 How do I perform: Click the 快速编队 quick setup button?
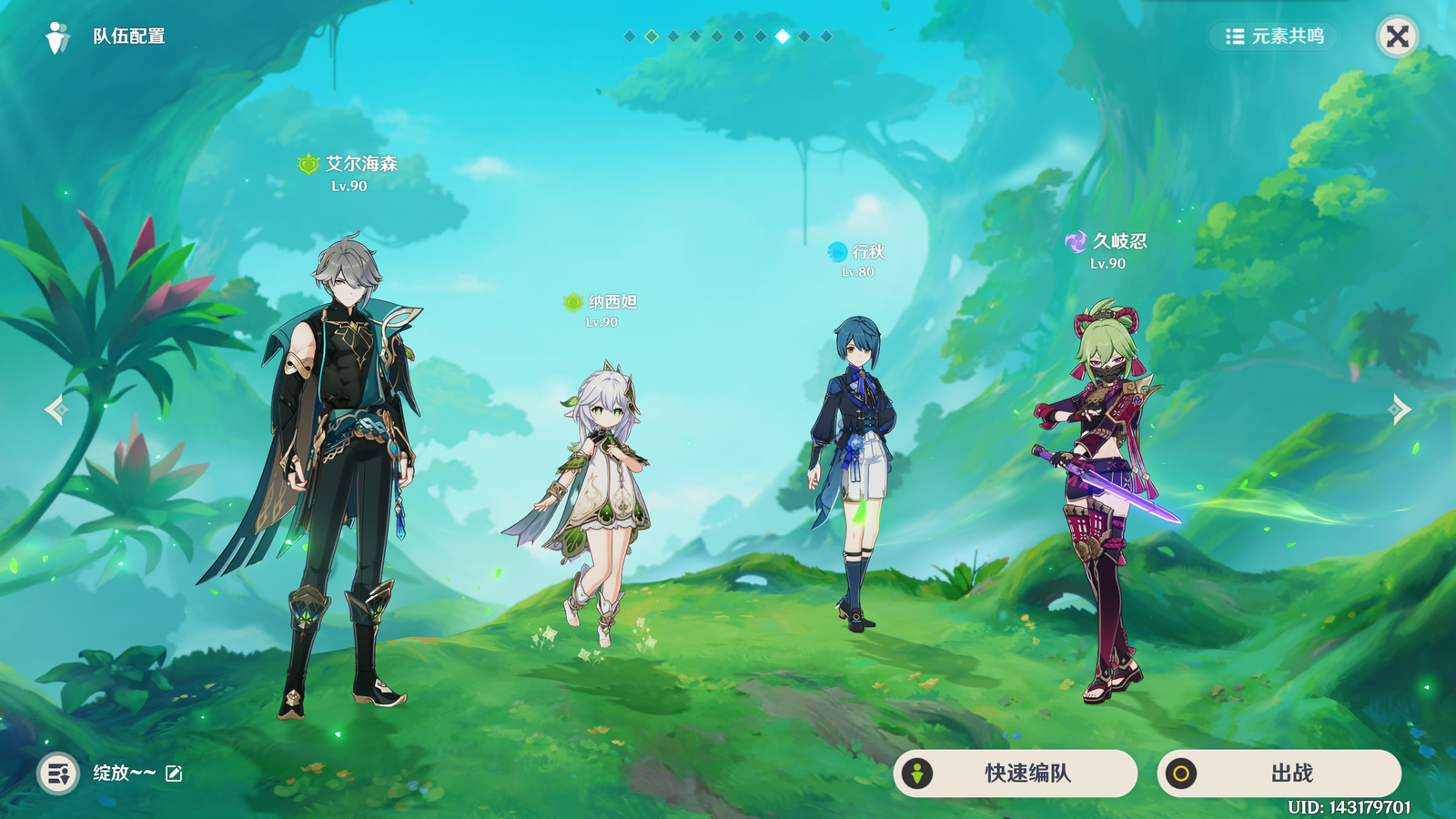click(1016, 773)
